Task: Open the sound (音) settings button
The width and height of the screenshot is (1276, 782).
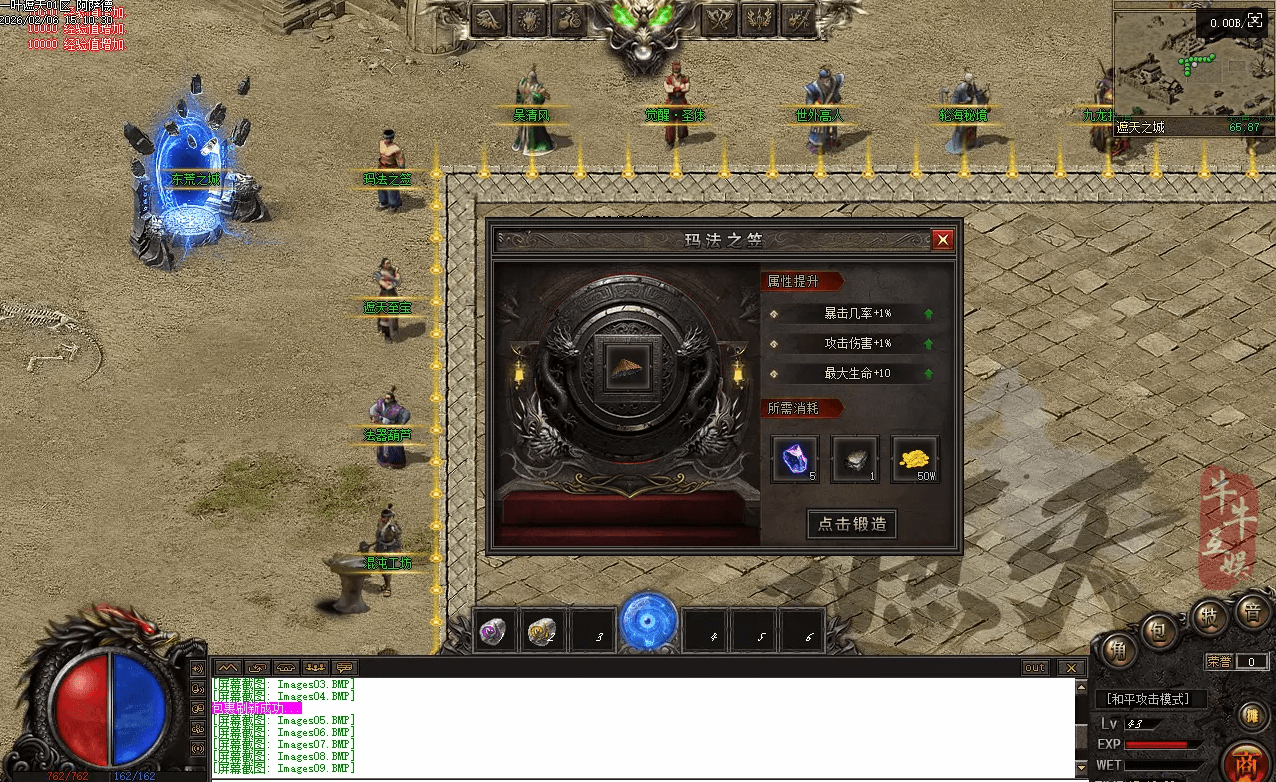Action: coord(1249,610)
